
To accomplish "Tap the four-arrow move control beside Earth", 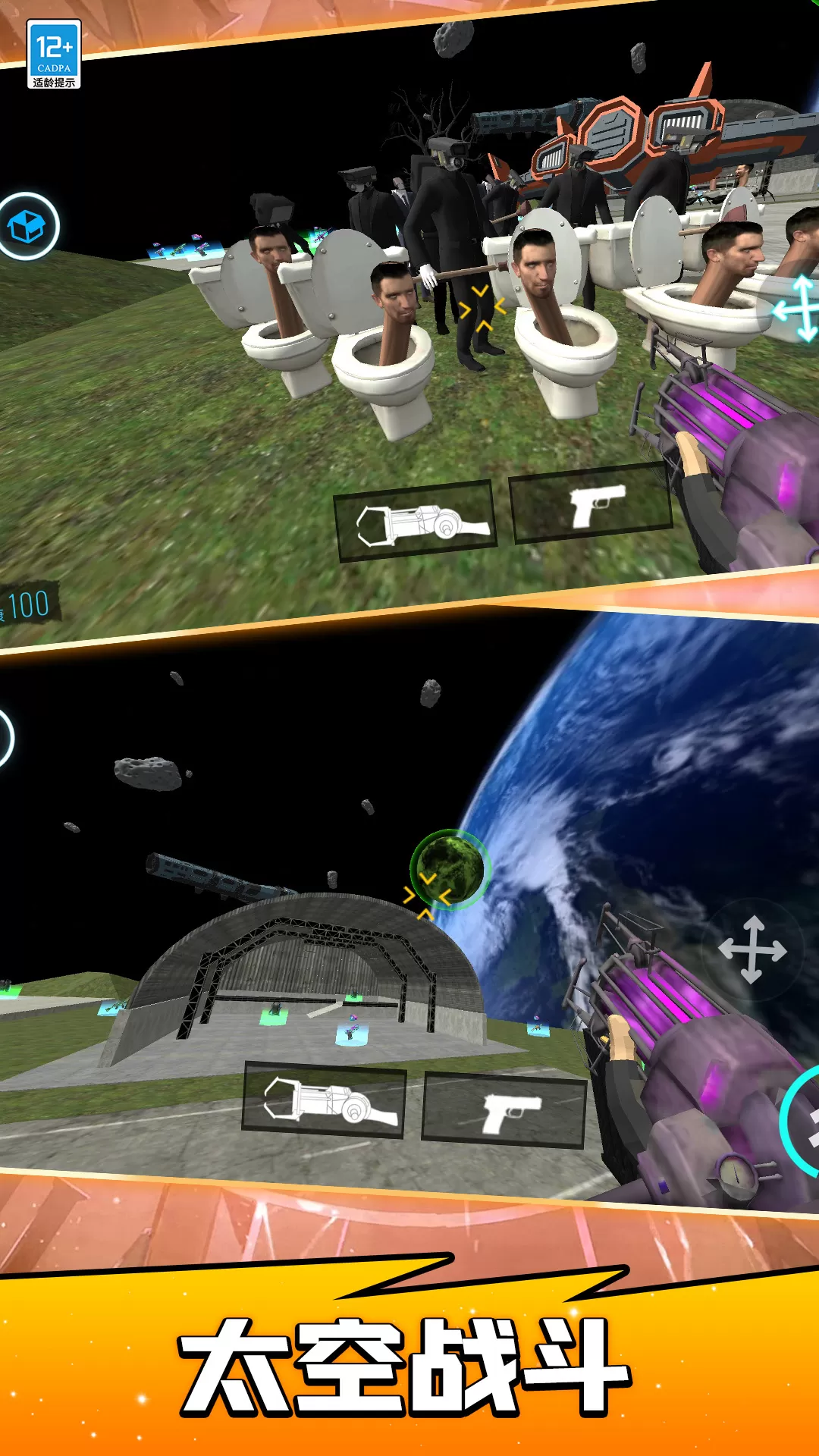I will click(x=752, y=949).
